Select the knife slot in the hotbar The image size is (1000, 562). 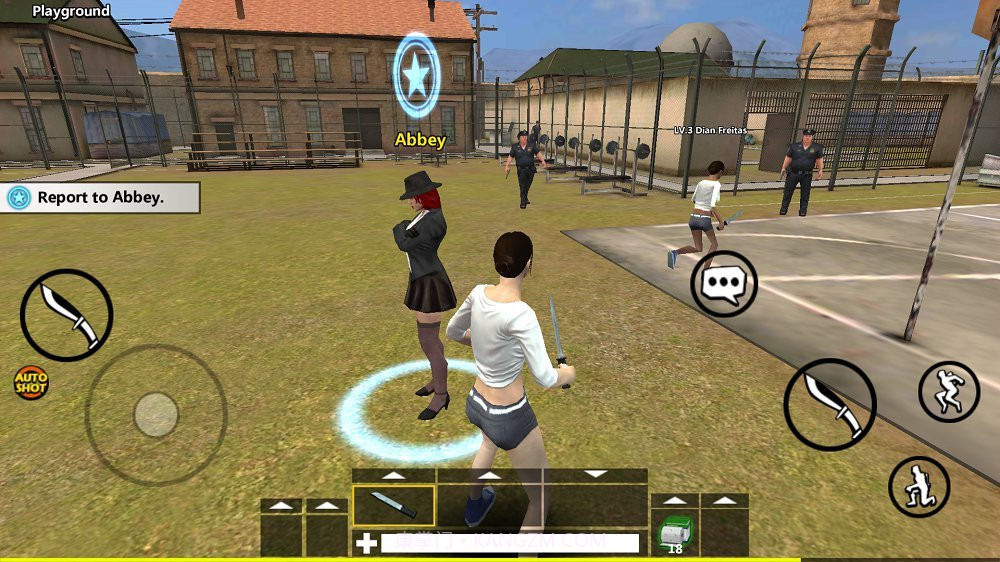[x=394, y=505]
